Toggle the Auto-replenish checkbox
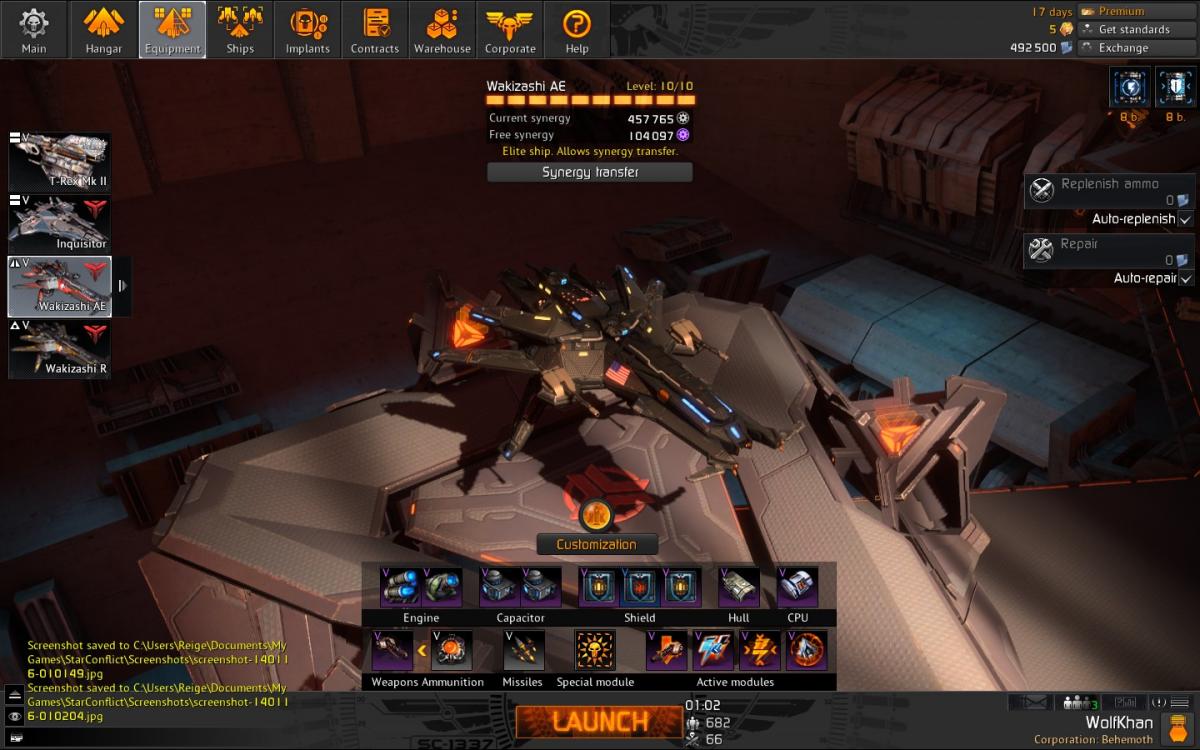Screen dimensions: 1200x750 [1185, 219]
